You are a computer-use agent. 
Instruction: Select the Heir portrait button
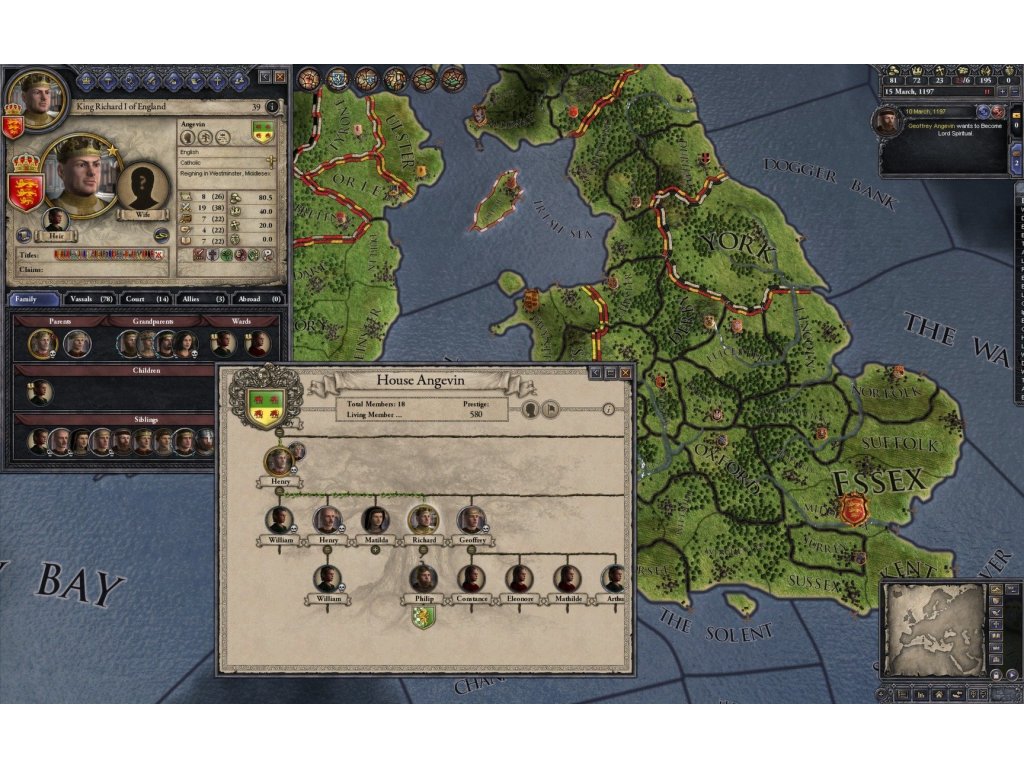[x=57, y=220]
